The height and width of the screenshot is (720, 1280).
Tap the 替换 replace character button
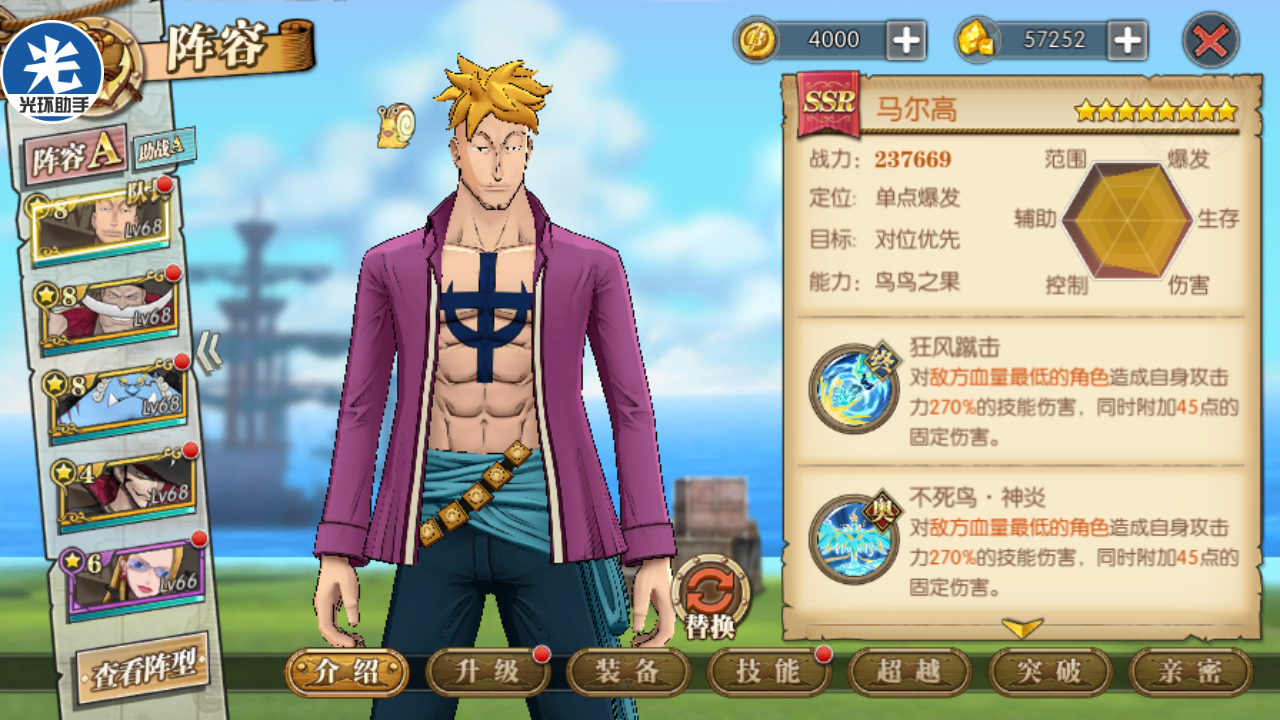point(710,597)
